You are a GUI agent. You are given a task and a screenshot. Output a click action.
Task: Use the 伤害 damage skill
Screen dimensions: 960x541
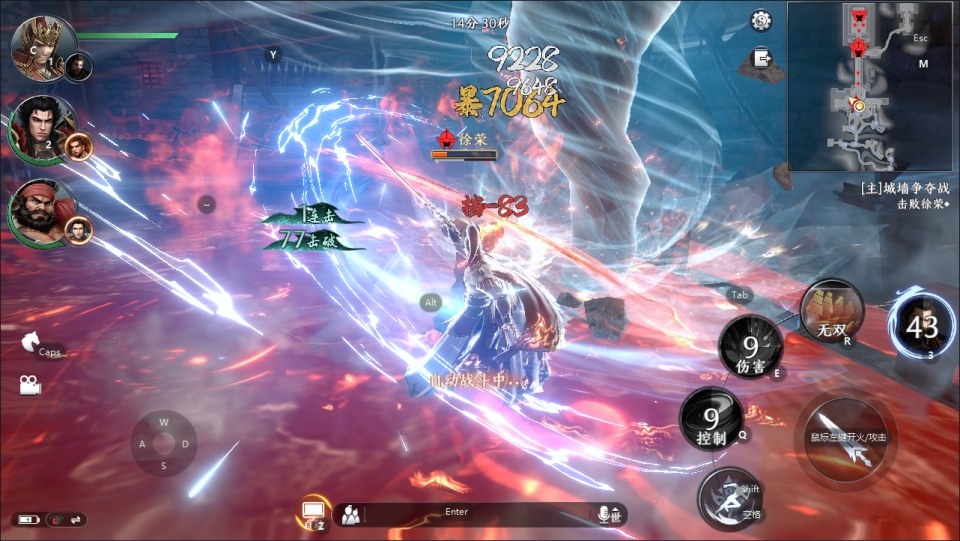(x=751, y=348)
